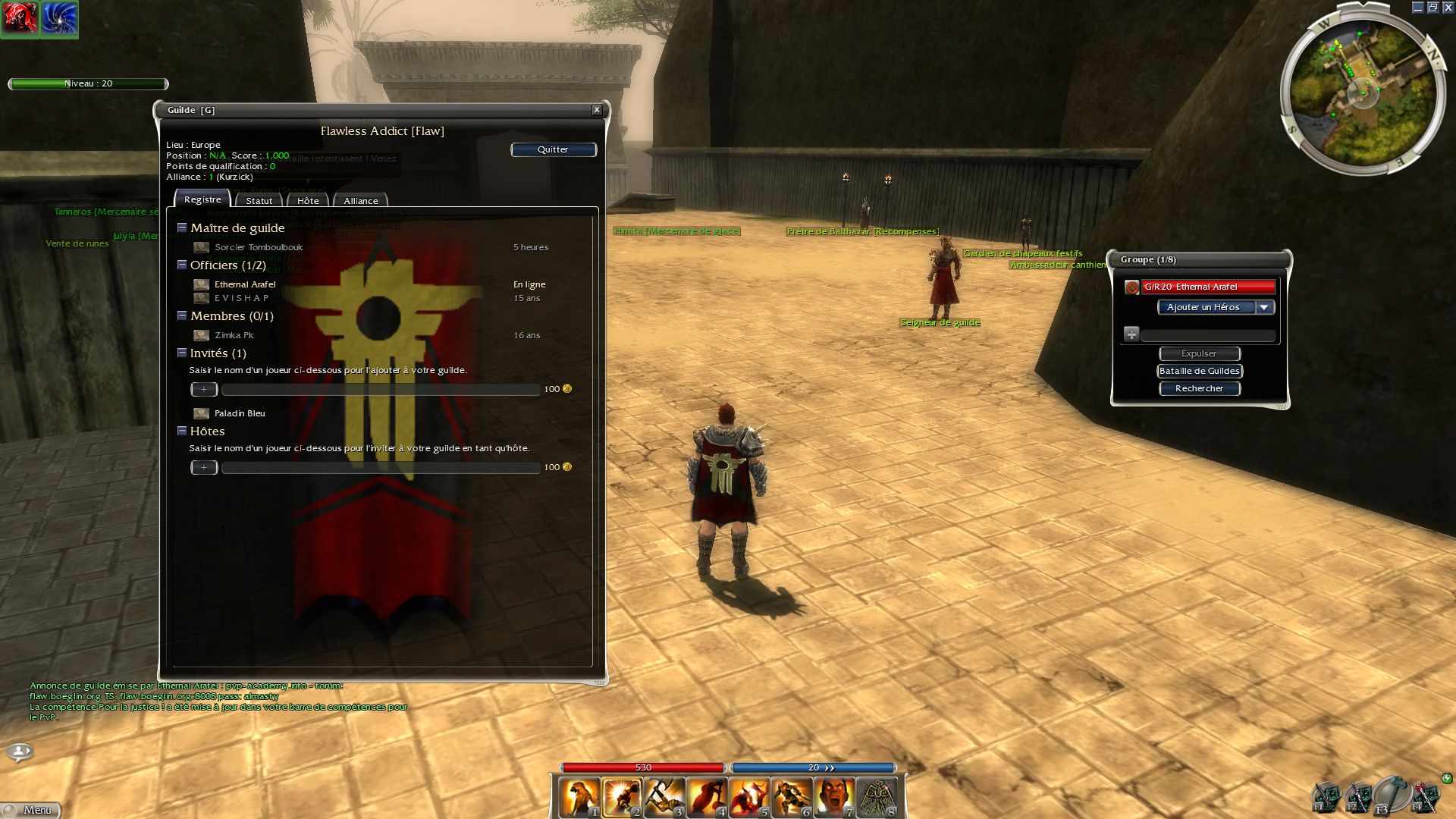Open the Ajouter un Héros dropdown
The width and height of the screenshot is (1456, 819).
point(1264,307)
